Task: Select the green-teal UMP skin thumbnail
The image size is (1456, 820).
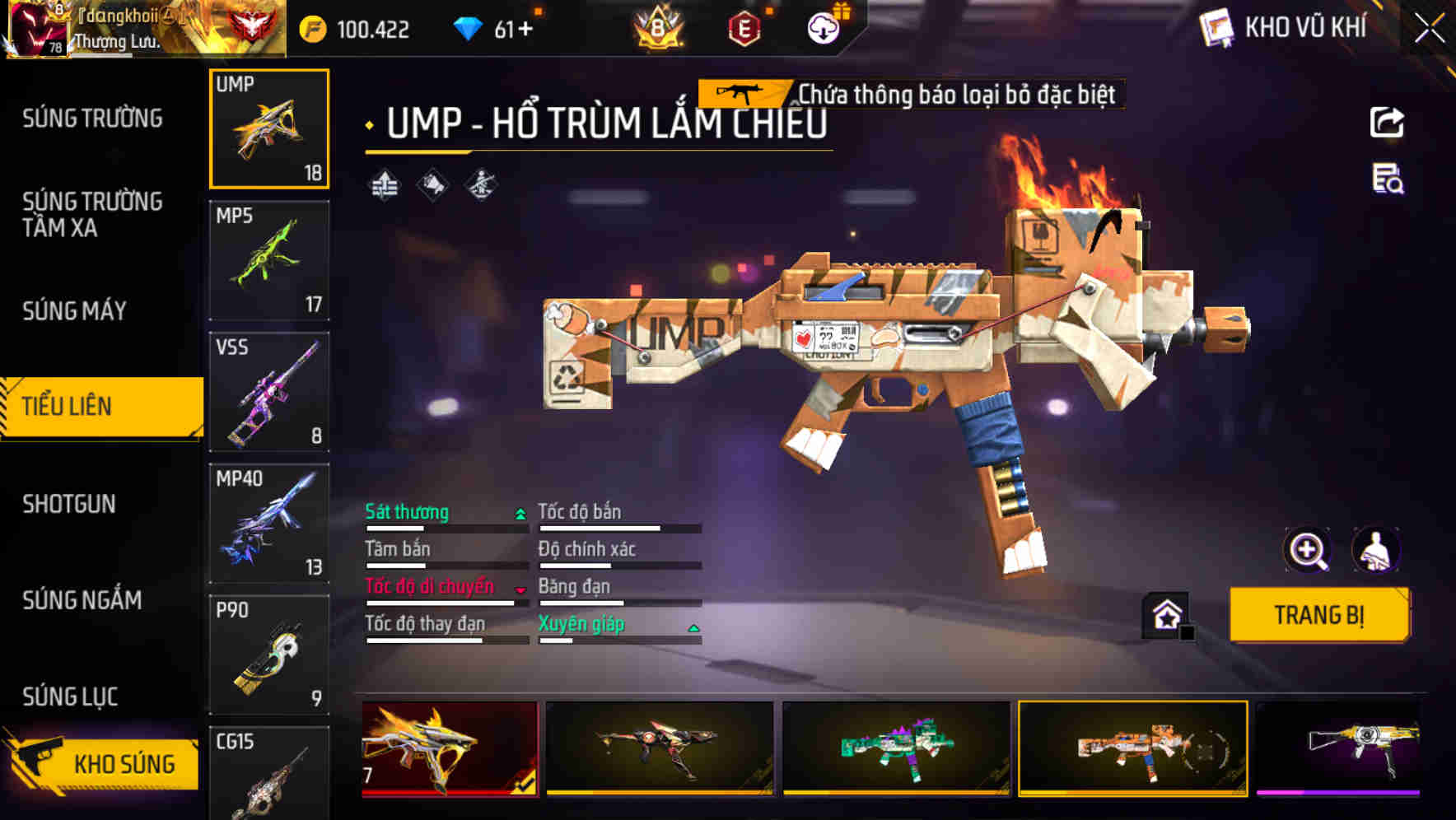Action: [x=896, y=748]
